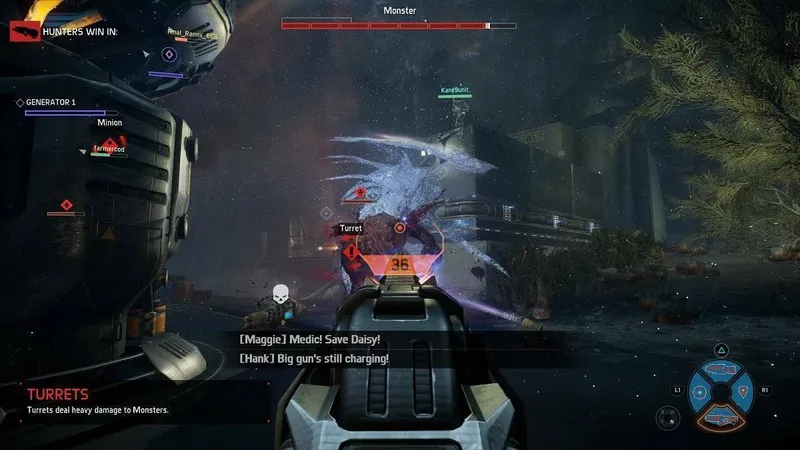Choose the glowing orb ability slot
The height and width of the screenshot is (450, 800).
pos(700,390)
